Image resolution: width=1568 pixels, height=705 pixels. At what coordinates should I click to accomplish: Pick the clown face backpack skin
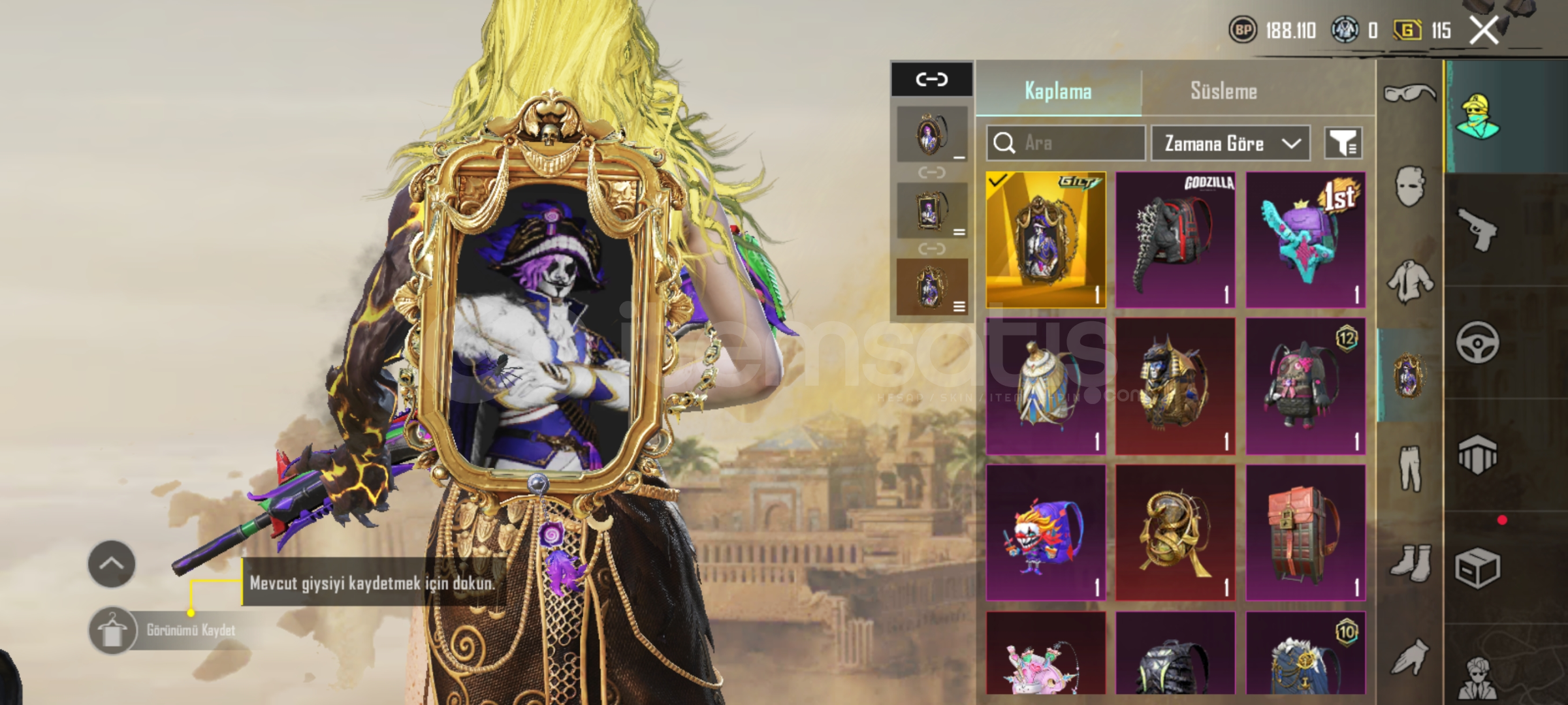pyautogui.click(x=1046, y=532)
